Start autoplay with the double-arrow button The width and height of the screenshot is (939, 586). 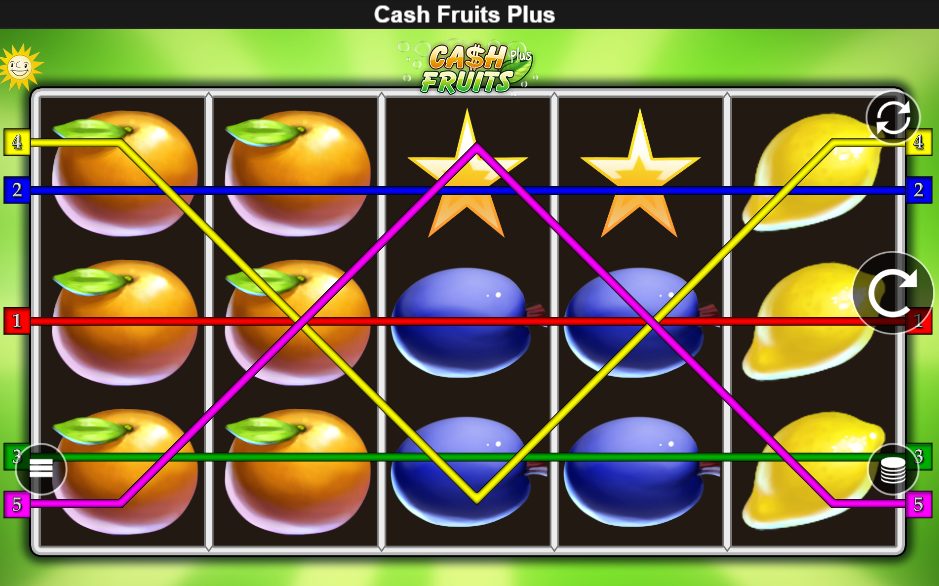[x=892, y=118]
